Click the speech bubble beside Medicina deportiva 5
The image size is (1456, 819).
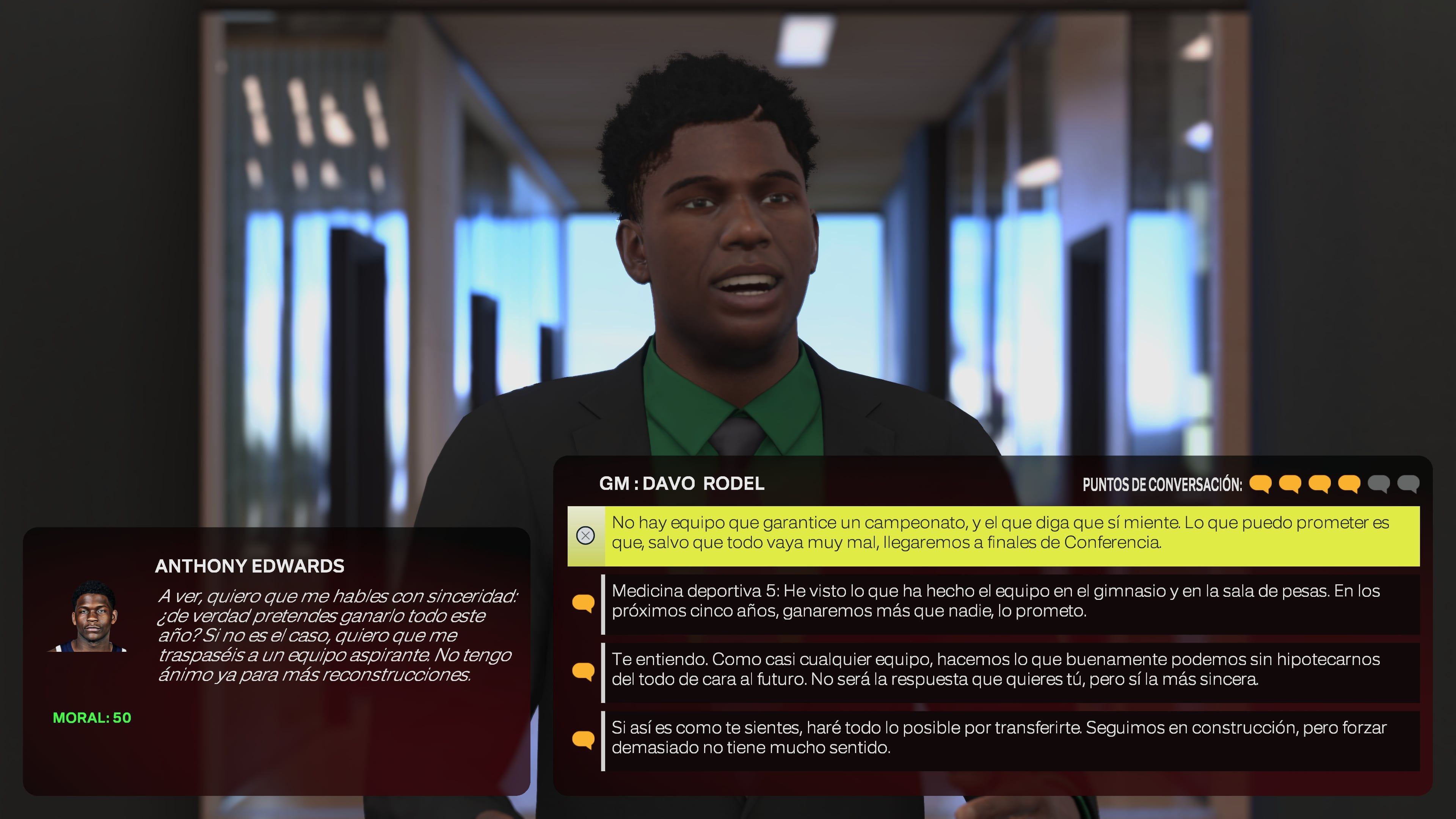click(x=584, y=602)
